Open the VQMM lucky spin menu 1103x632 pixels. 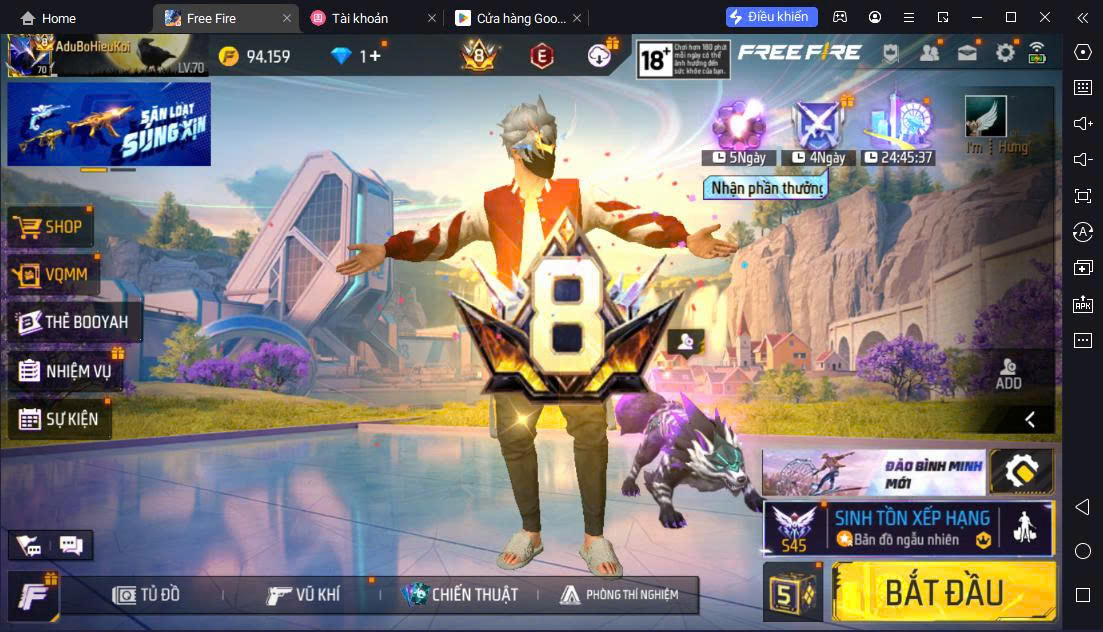50,275
